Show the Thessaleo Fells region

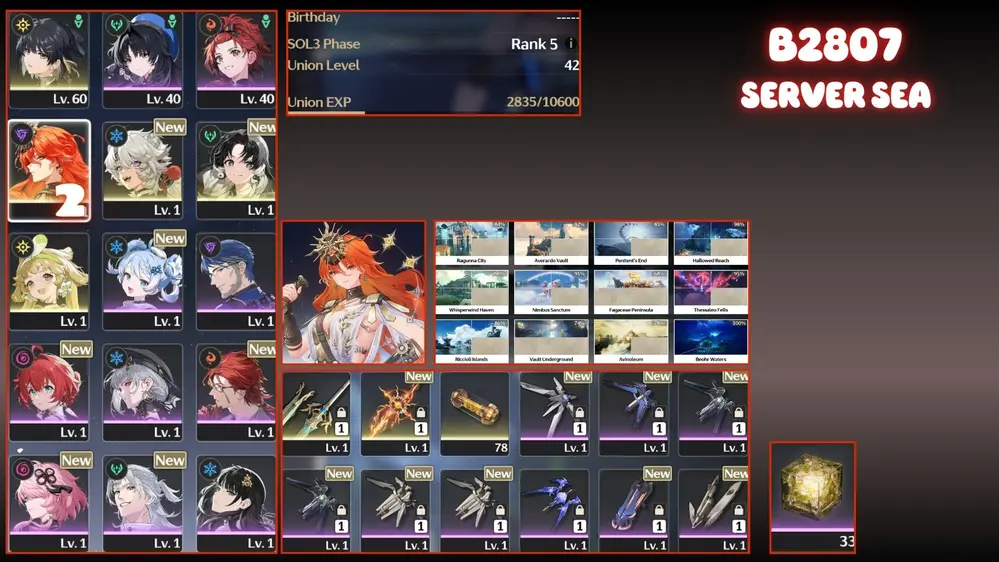tap(711, 292)
